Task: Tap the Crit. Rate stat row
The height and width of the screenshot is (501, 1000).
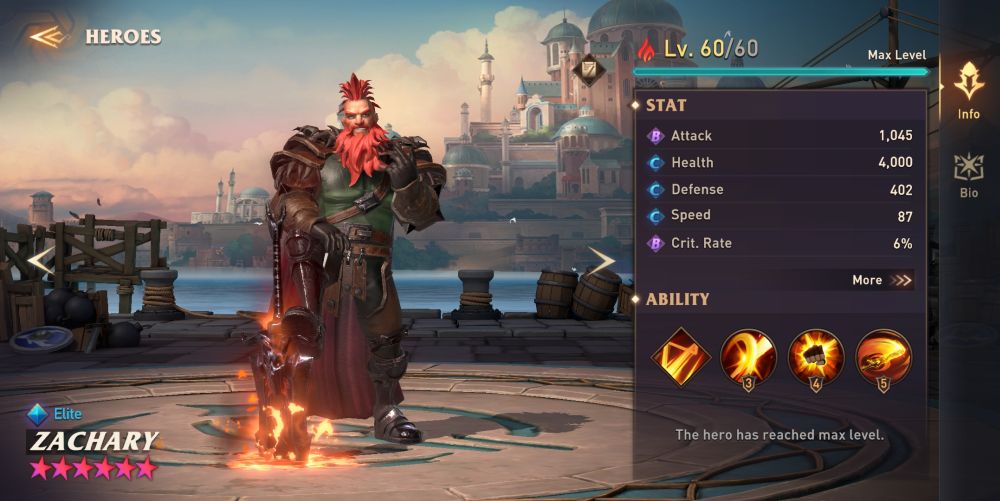Action: pos(780,243)
